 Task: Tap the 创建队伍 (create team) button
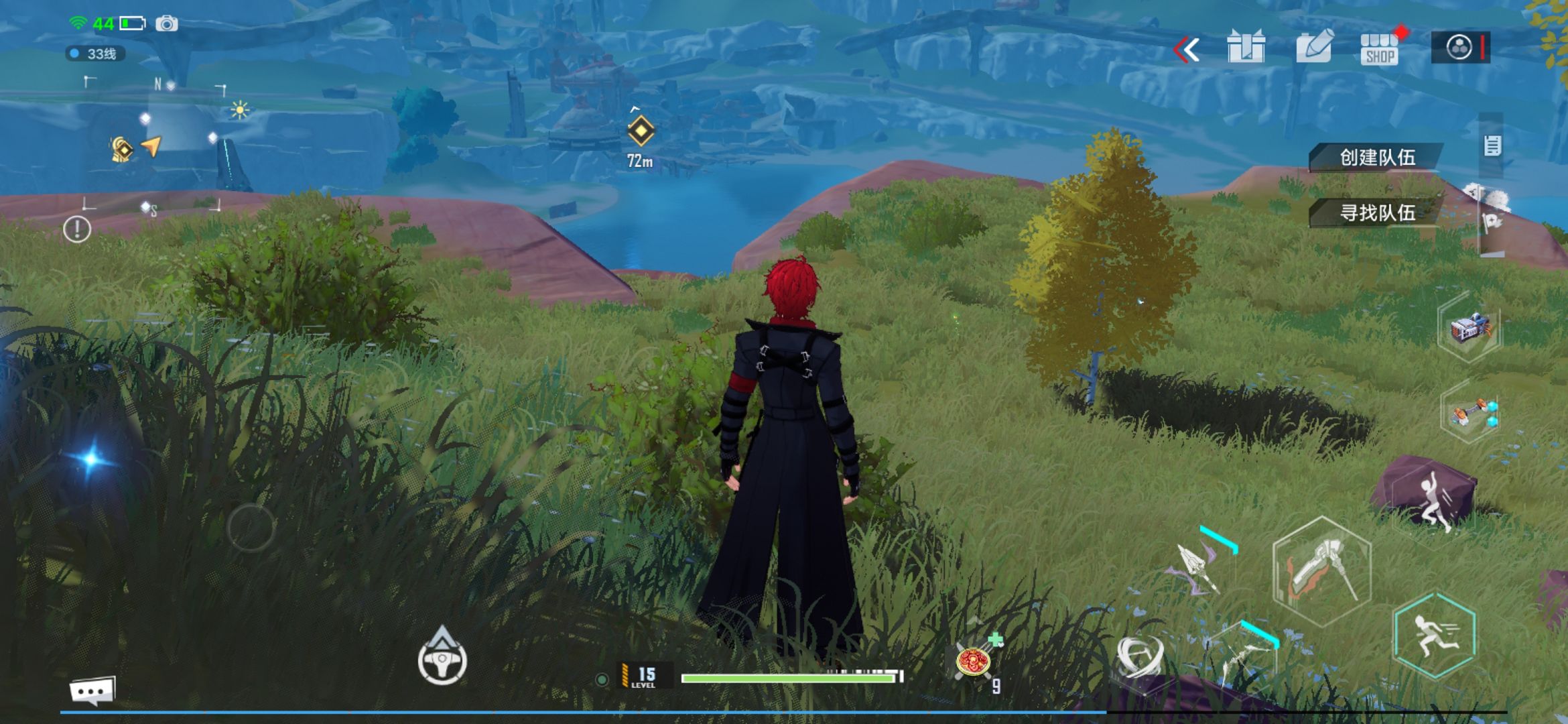(1376, 158)
